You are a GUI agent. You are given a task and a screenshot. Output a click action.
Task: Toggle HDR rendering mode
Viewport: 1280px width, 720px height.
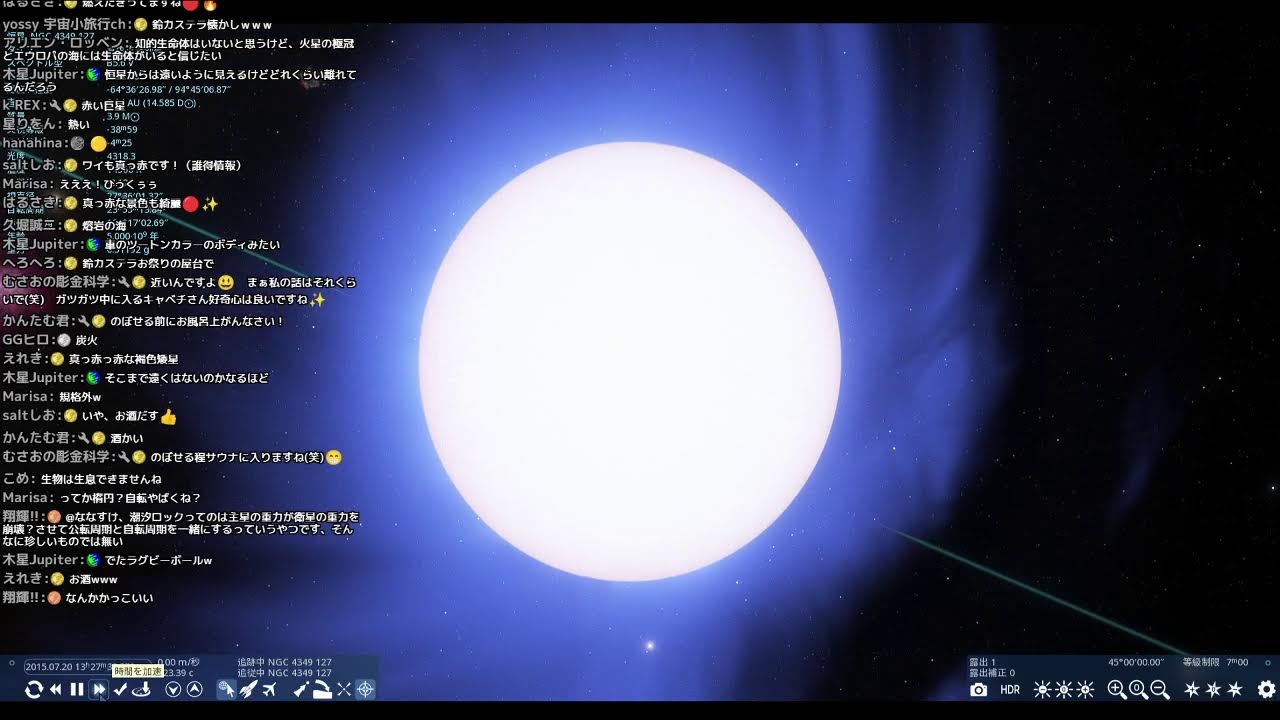pyautogui.click(x=1010, y=690)
